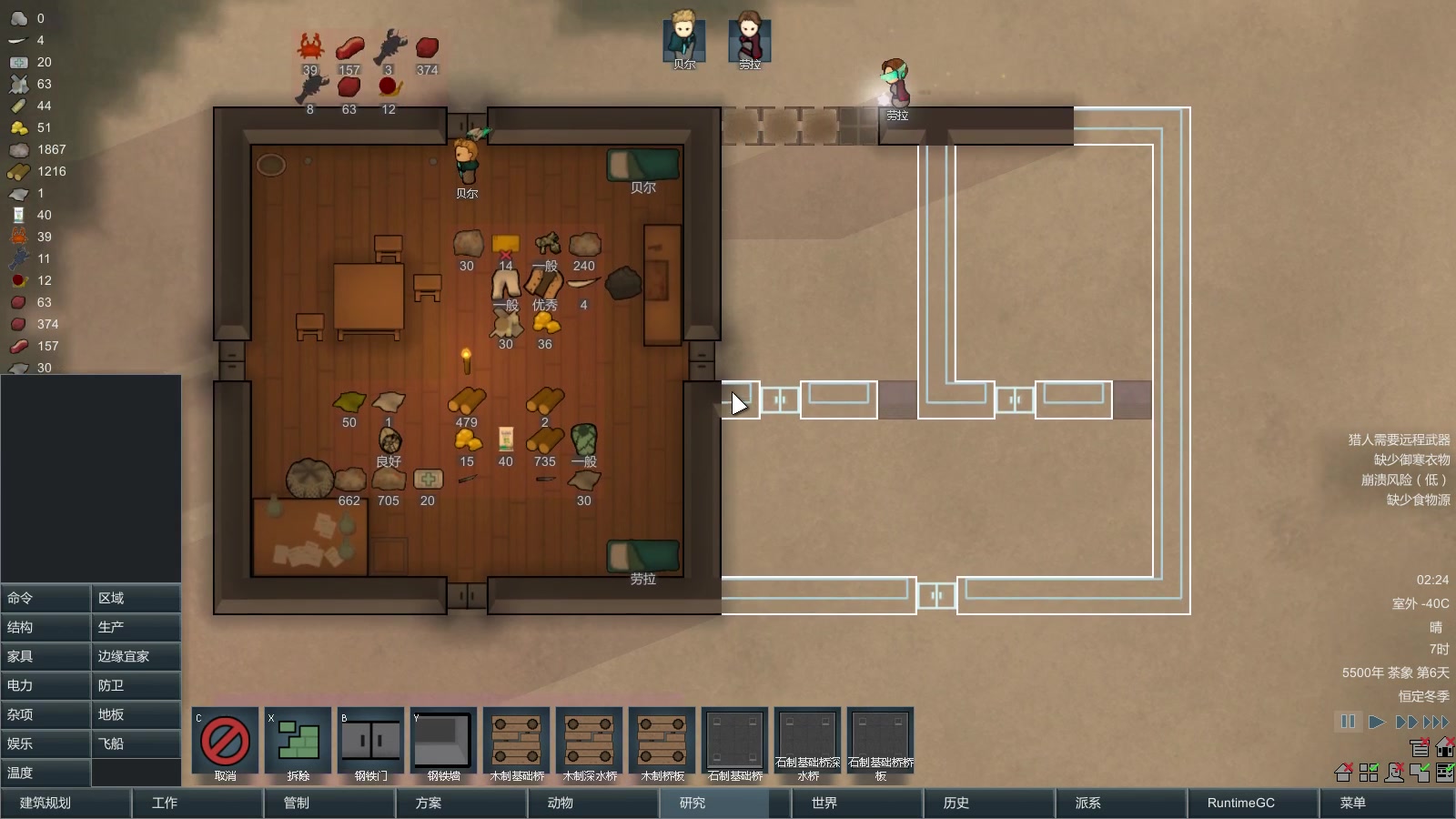Viewport: 1456px width, 819px height.
Task: Choose the 木制基础桥 wooden bridge option
Action: point(516,745)
